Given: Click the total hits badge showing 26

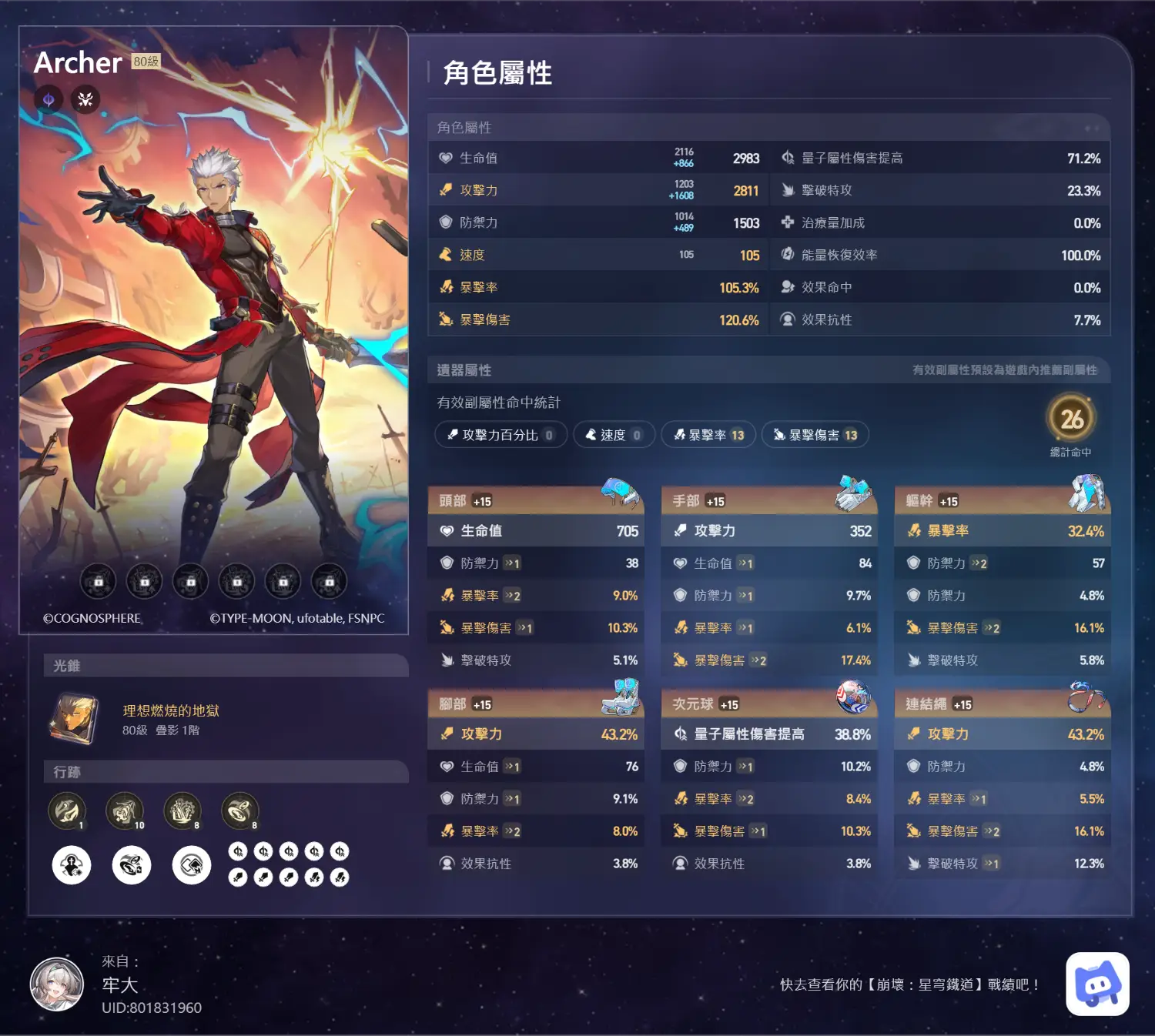Looking at the screenshot, I should 1071,419.
